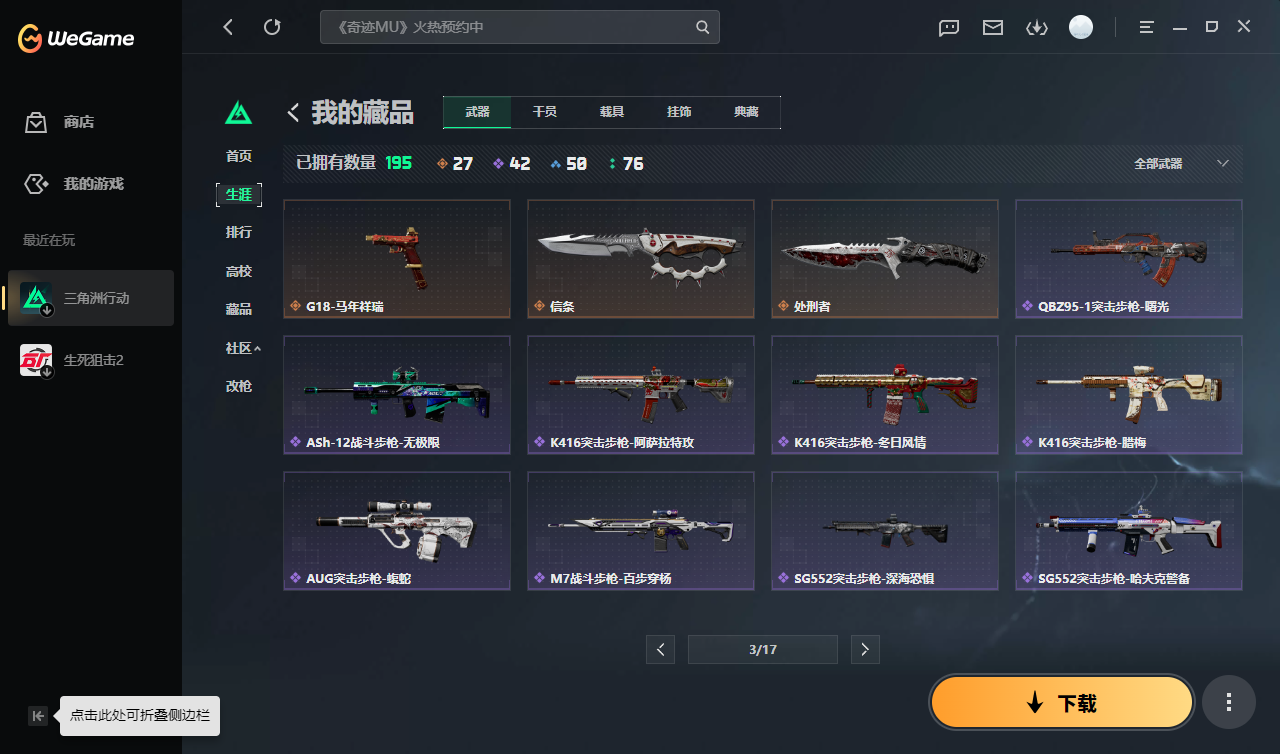
Task: Click the refresh icon next to back arrow
Action: tap(272, 27)
